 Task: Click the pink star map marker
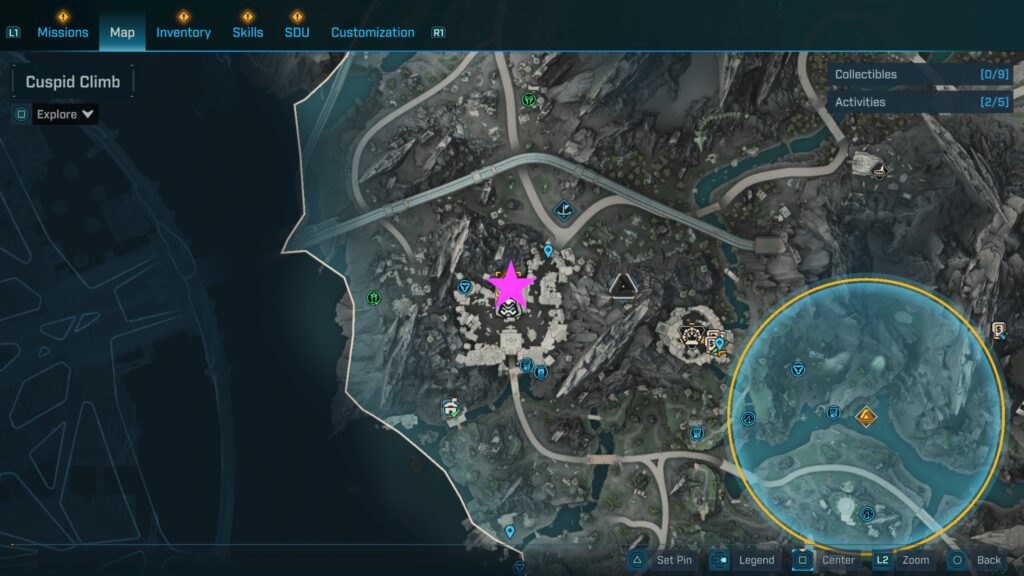click(511, 286)
